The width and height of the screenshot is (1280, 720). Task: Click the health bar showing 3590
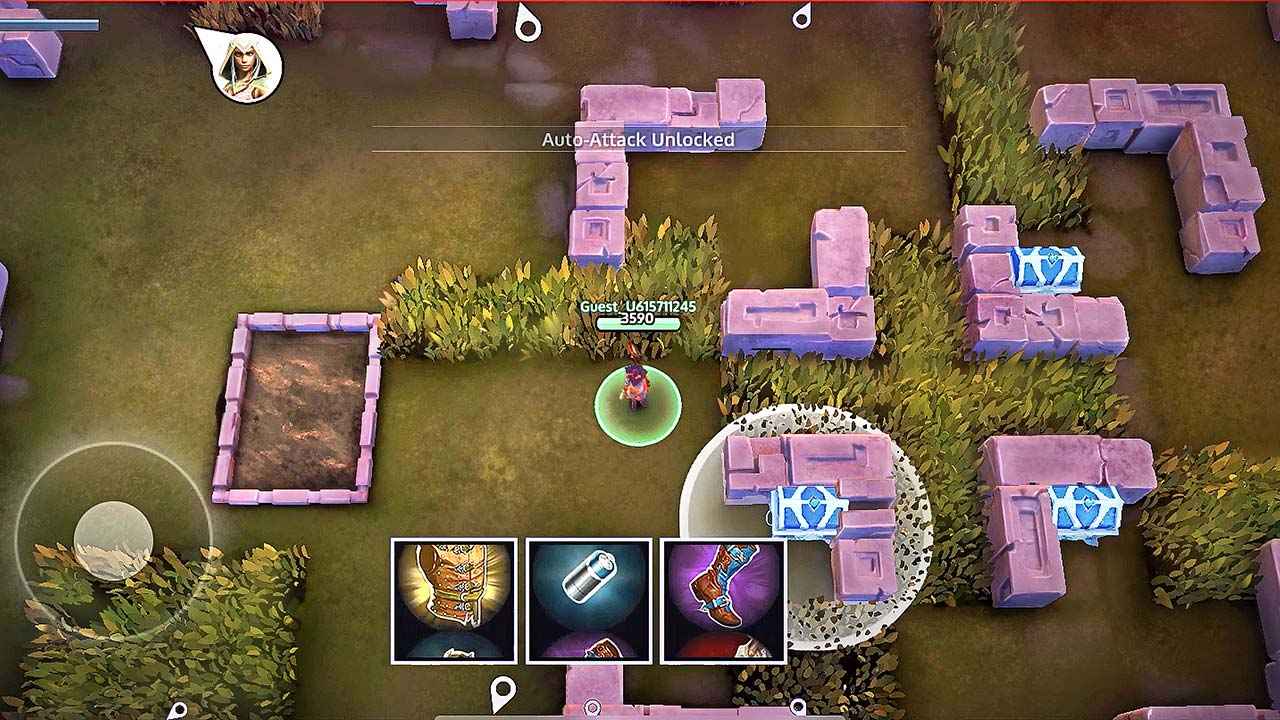click(x=640, y=324)
